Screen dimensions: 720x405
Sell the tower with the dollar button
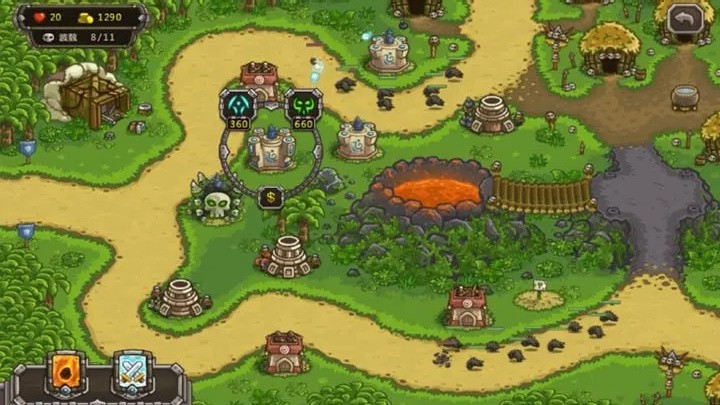point(270,197)
